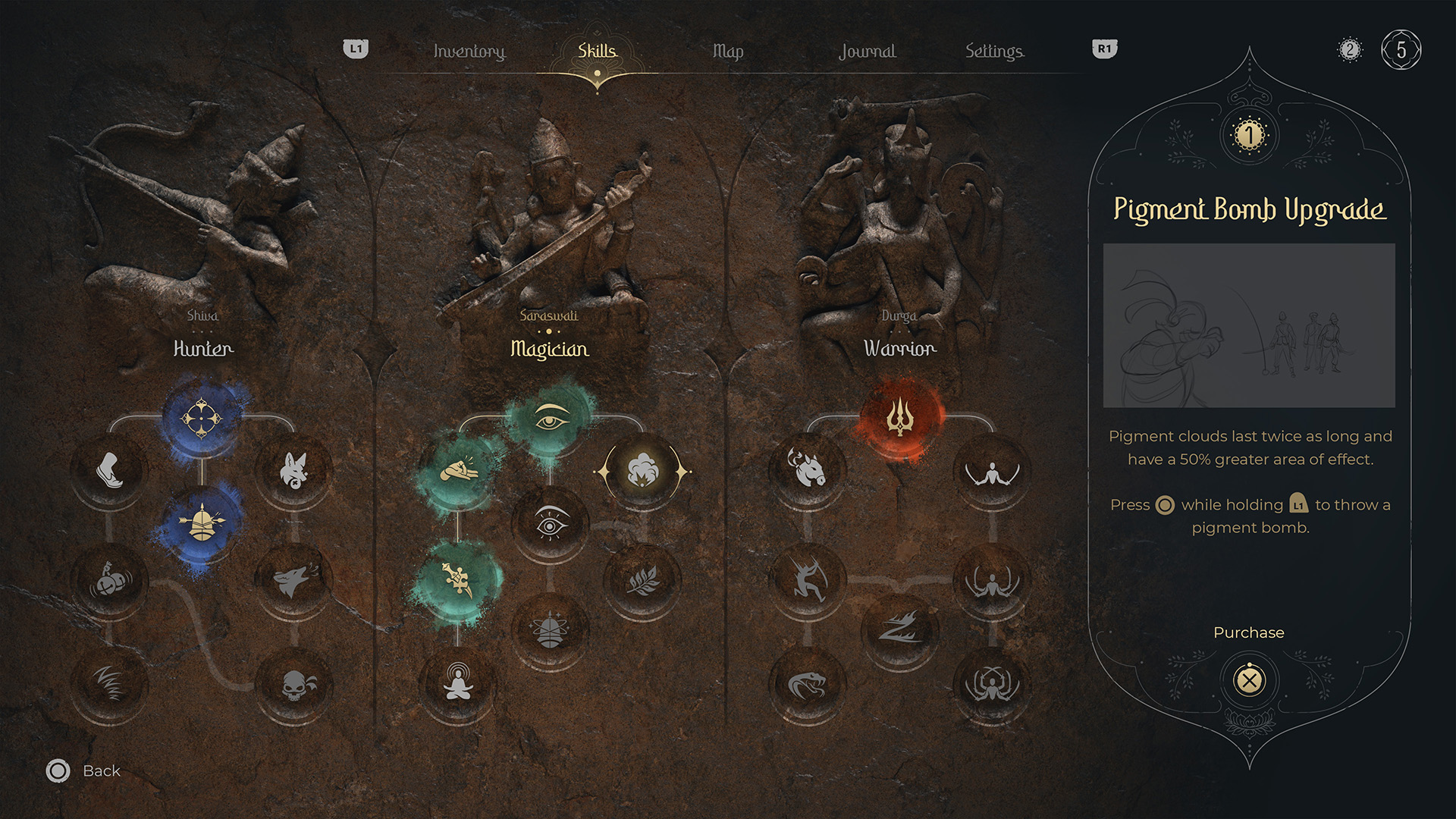The image size is (1456, 819).
Task: Switch to the Inventory tab
Action: click(x=469, y=51)
